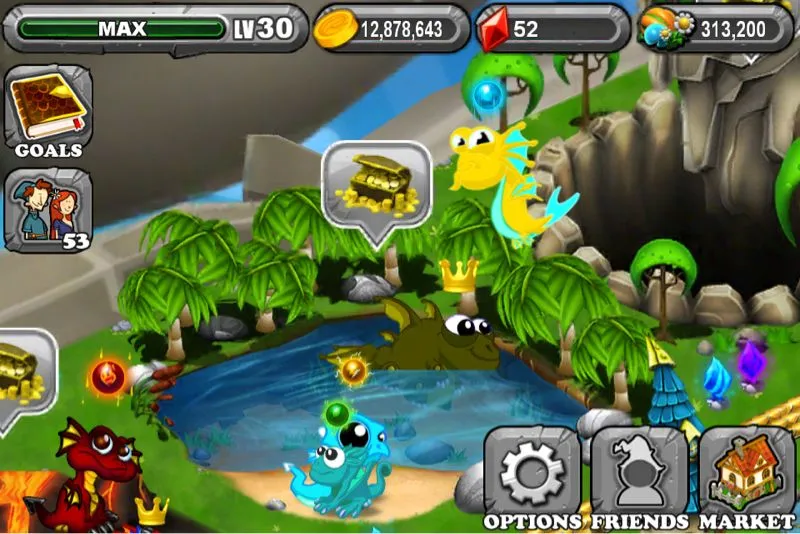
Task: Open the Friends list
Action: tap(639, 473)
